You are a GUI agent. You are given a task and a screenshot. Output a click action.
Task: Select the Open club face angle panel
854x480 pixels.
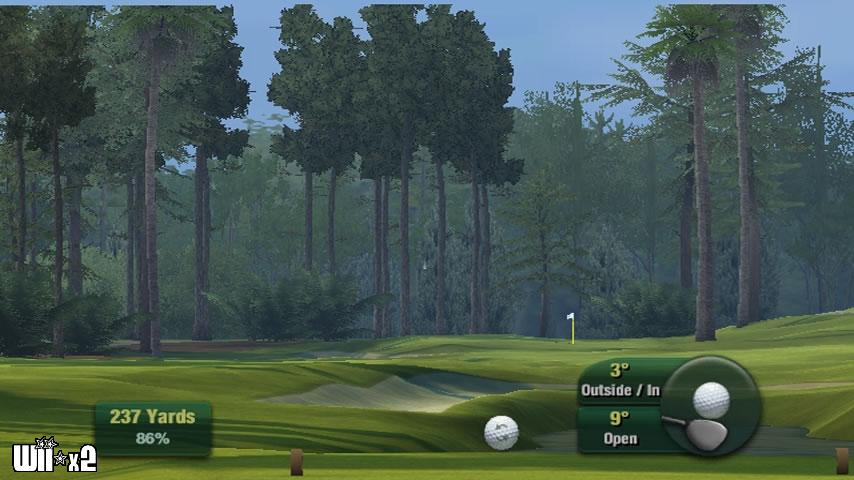coord(619,428)
